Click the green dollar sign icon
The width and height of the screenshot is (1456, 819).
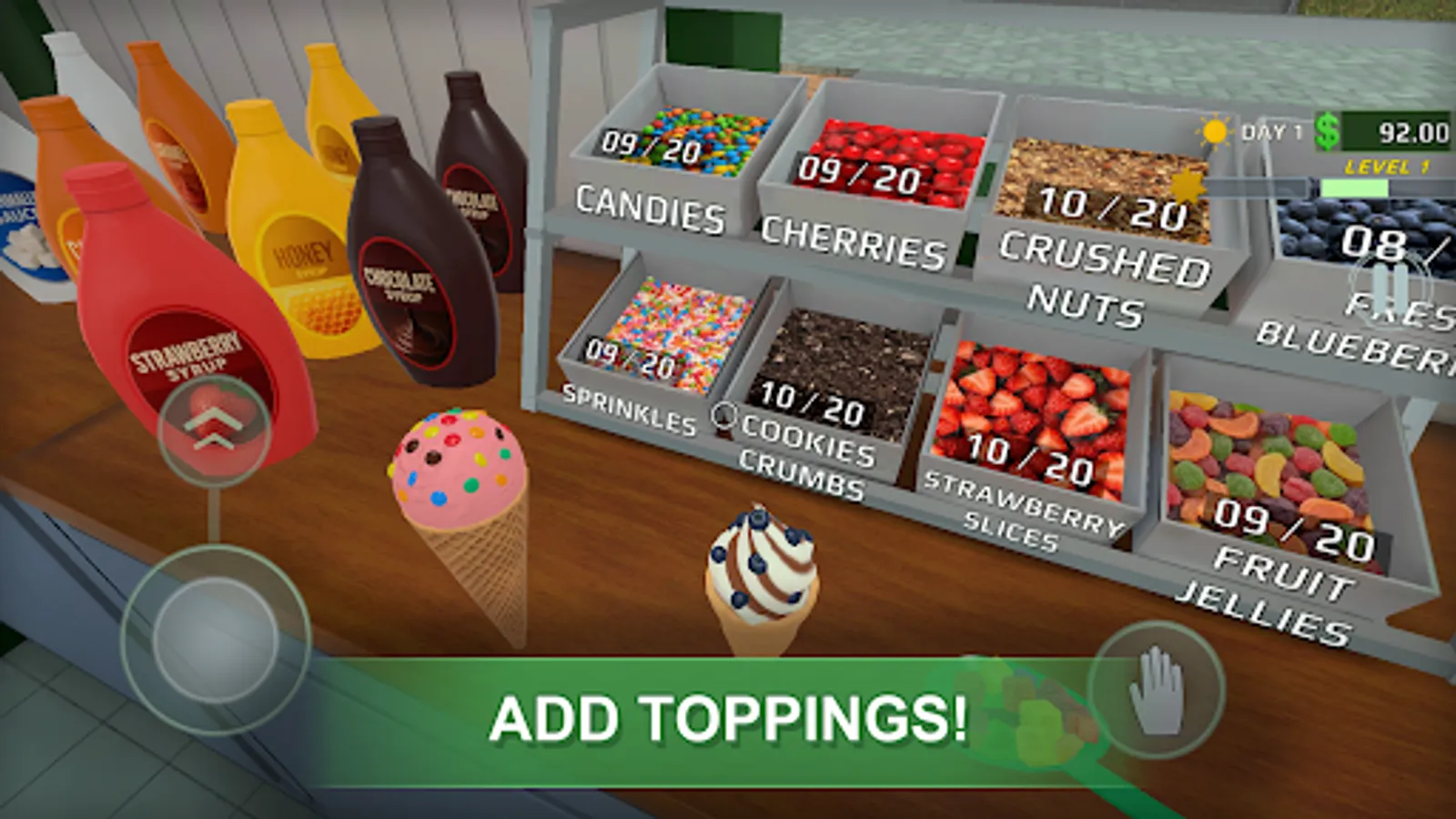point(1327,131)
